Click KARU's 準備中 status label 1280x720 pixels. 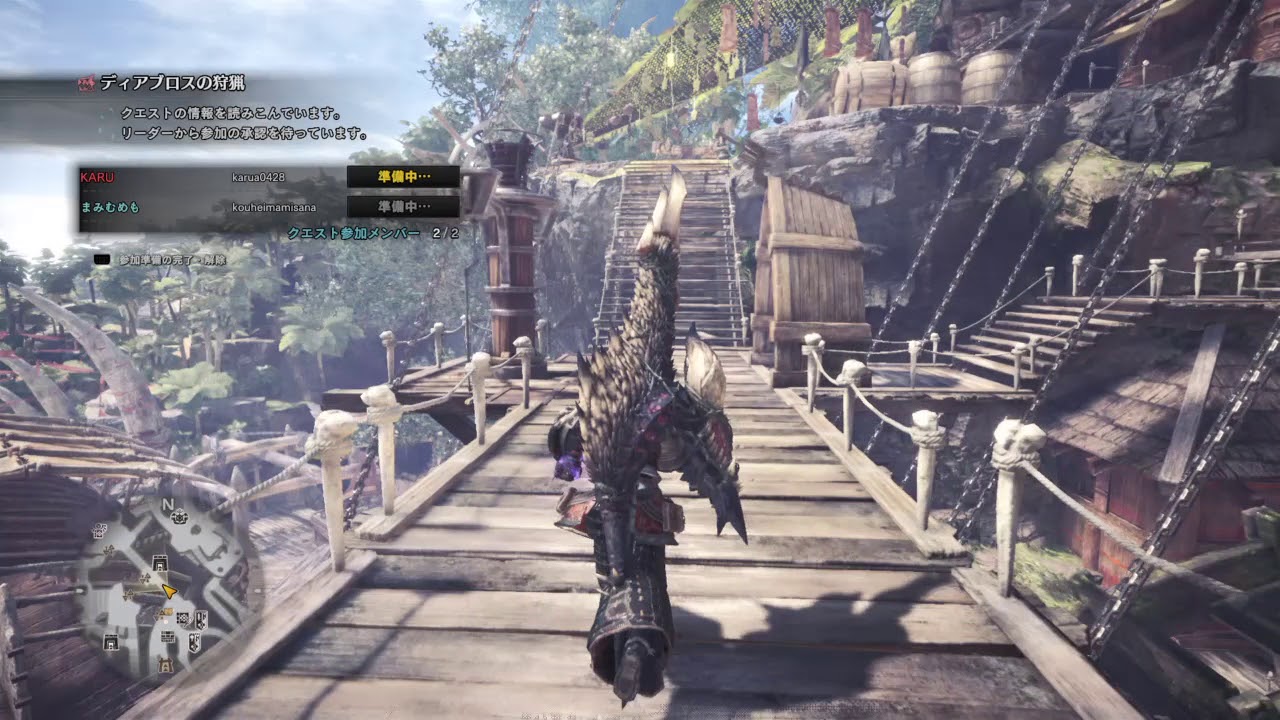[403, 177]
